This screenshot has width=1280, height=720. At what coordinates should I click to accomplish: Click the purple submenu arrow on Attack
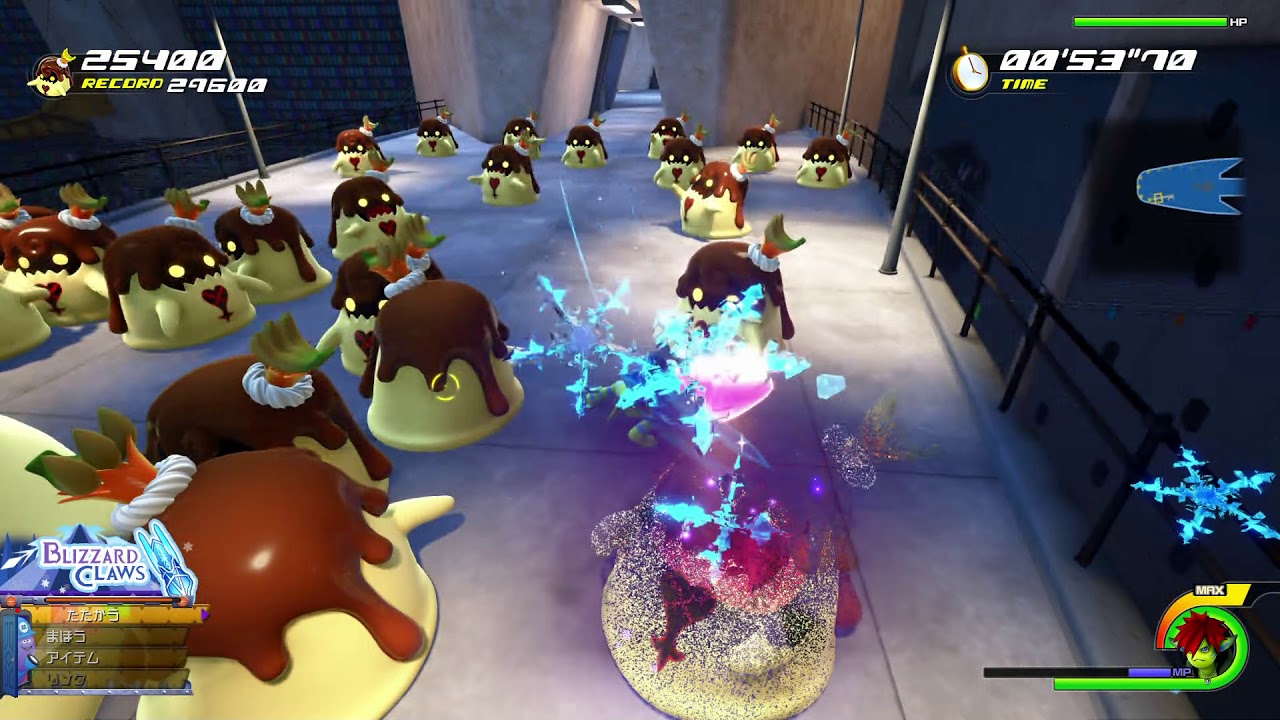(203, 614)
